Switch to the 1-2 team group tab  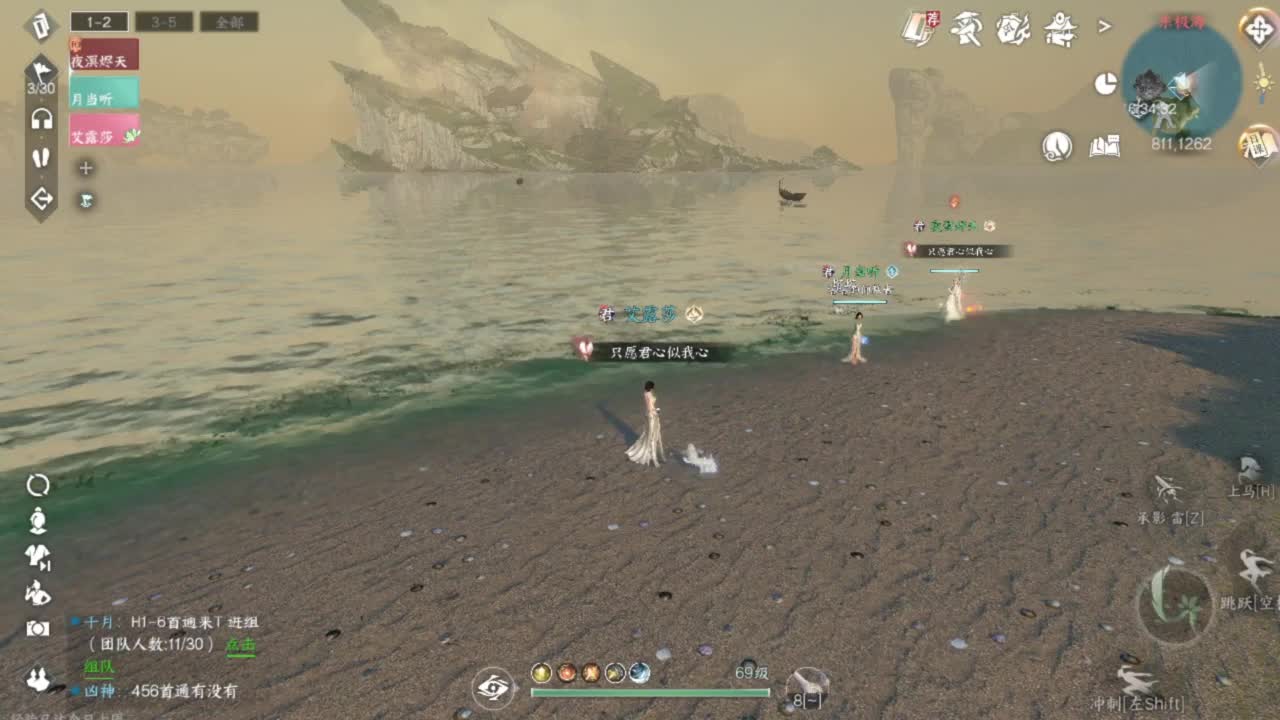point(99,21)
